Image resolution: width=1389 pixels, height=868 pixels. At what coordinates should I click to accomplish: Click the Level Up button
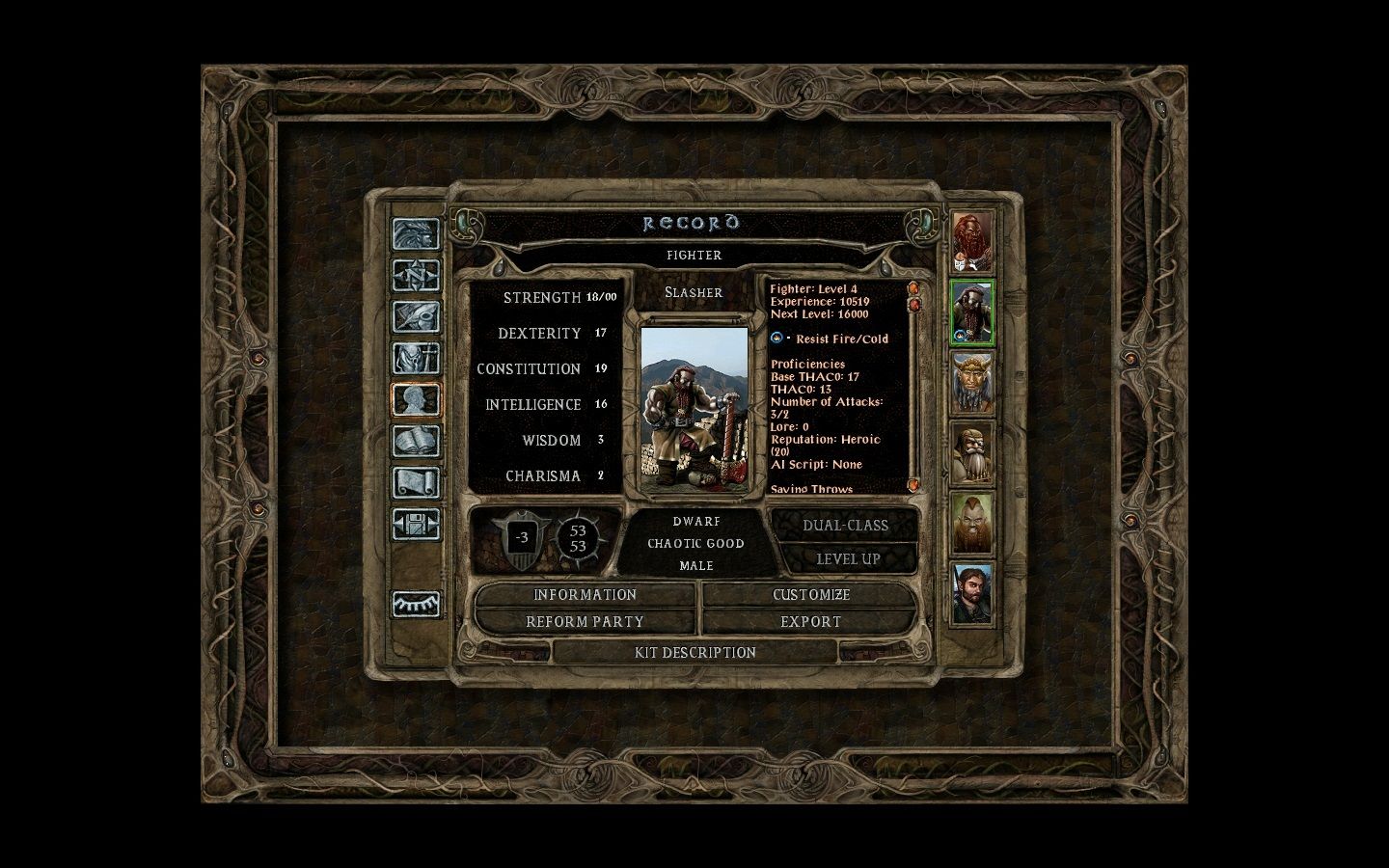[x=848, y=559]
